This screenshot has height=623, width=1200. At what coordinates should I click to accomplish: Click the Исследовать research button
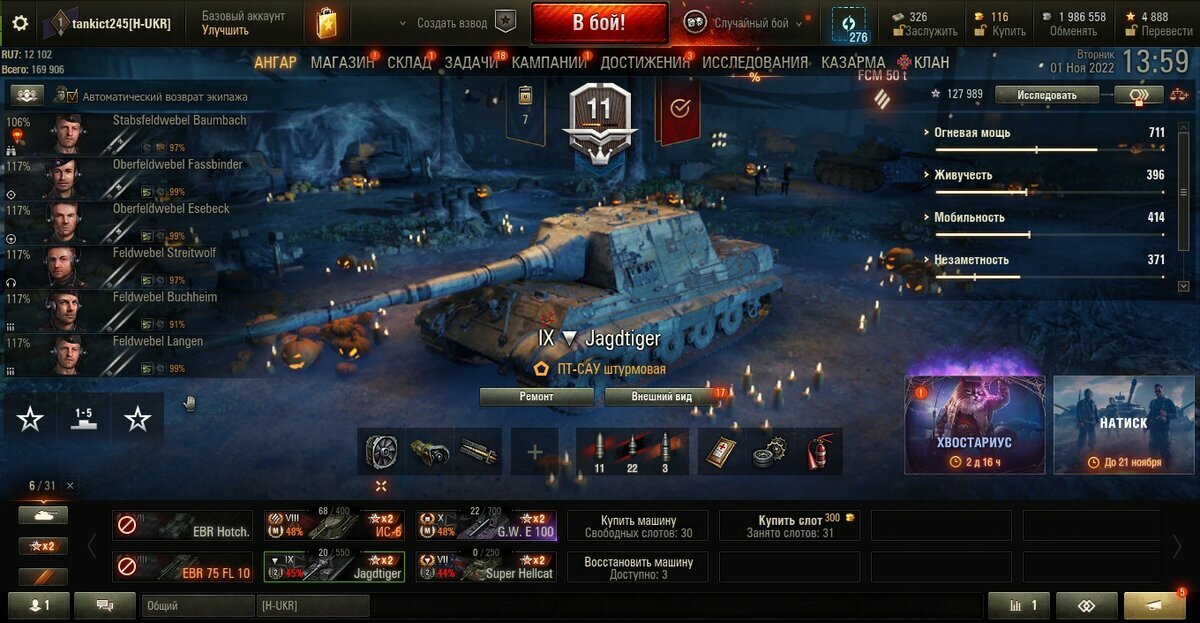coord(1047,95)
